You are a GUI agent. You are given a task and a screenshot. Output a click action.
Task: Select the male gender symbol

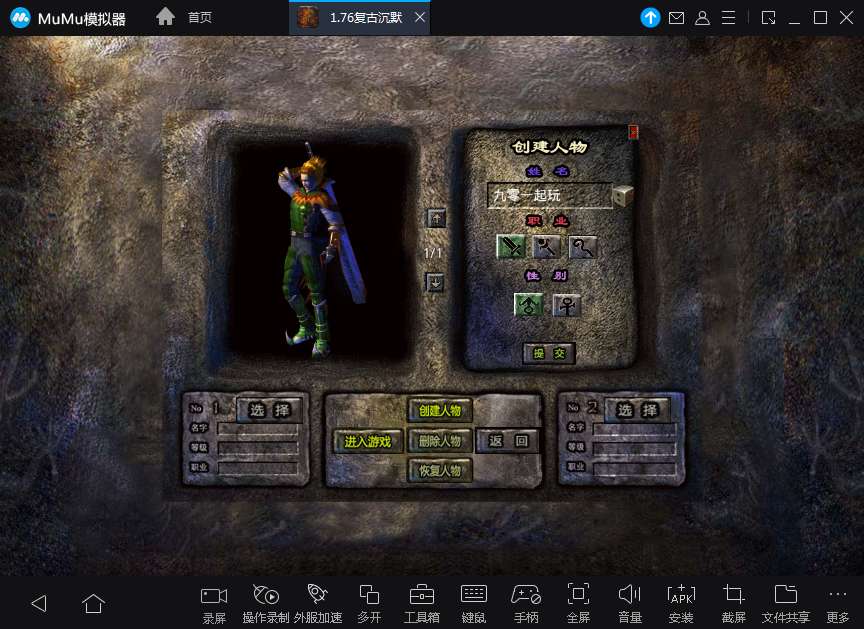point(529,305)
